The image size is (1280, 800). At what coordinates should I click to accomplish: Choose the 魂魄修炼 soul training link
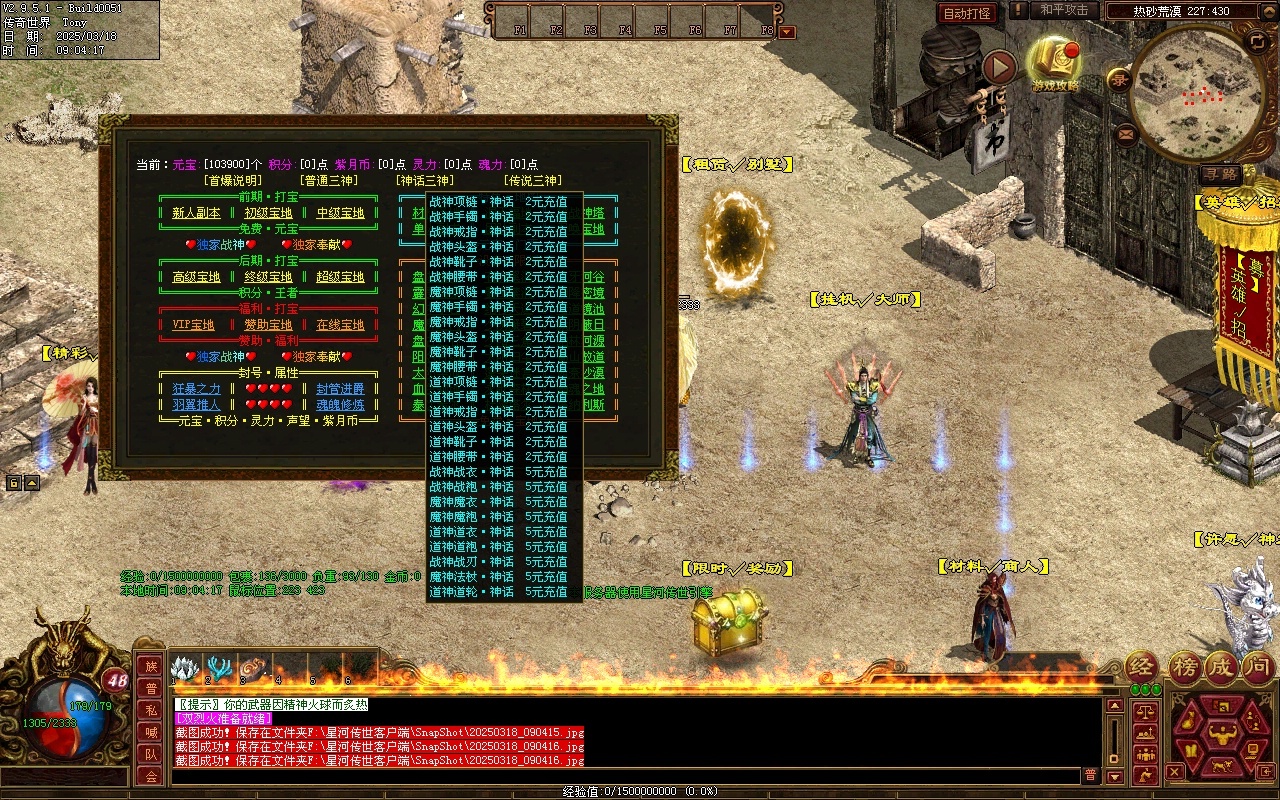(x=340, y=405)
